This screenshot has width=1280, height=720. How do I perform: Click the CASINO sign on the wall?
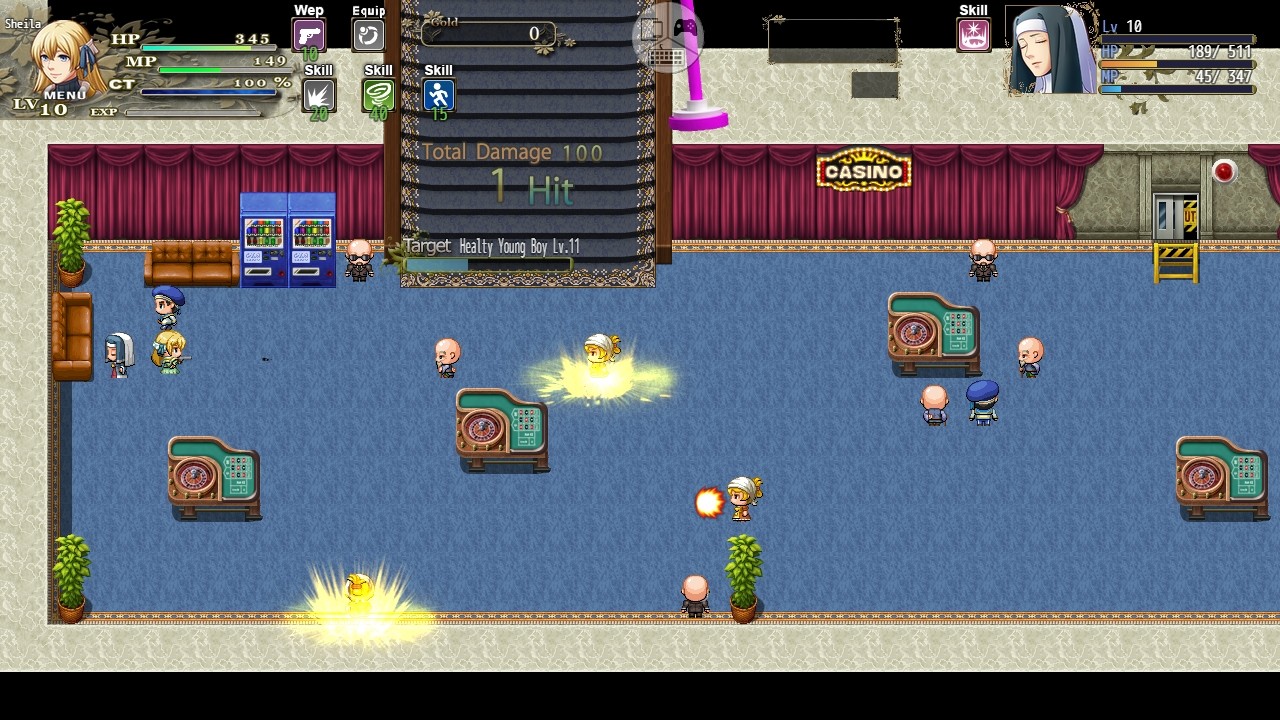(862, 170)
